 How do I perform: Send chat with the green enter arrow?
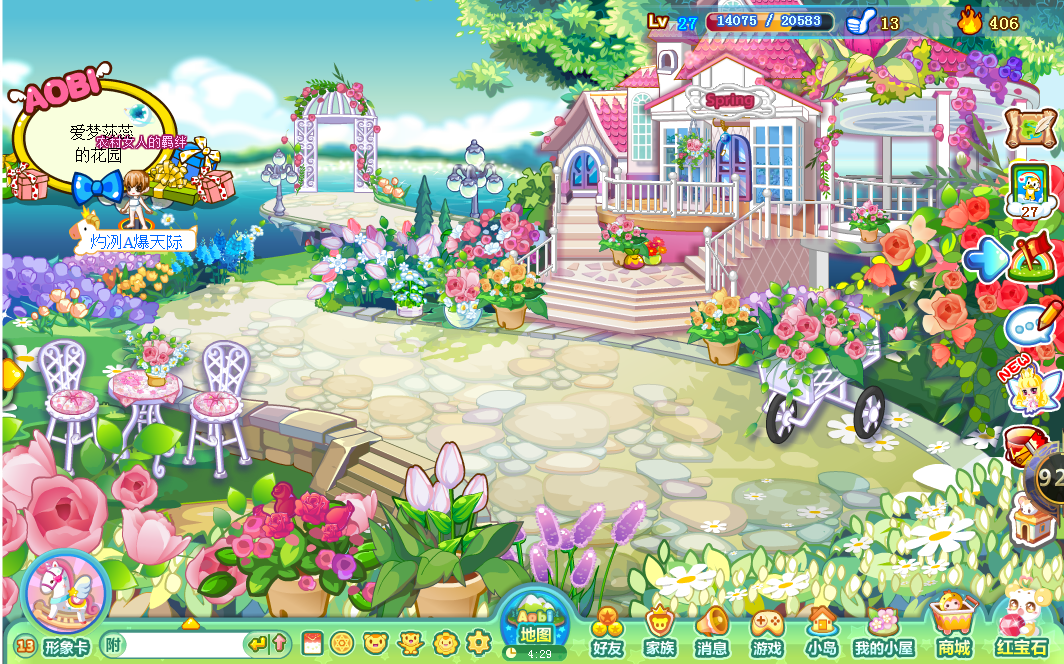tap(258, 644)
